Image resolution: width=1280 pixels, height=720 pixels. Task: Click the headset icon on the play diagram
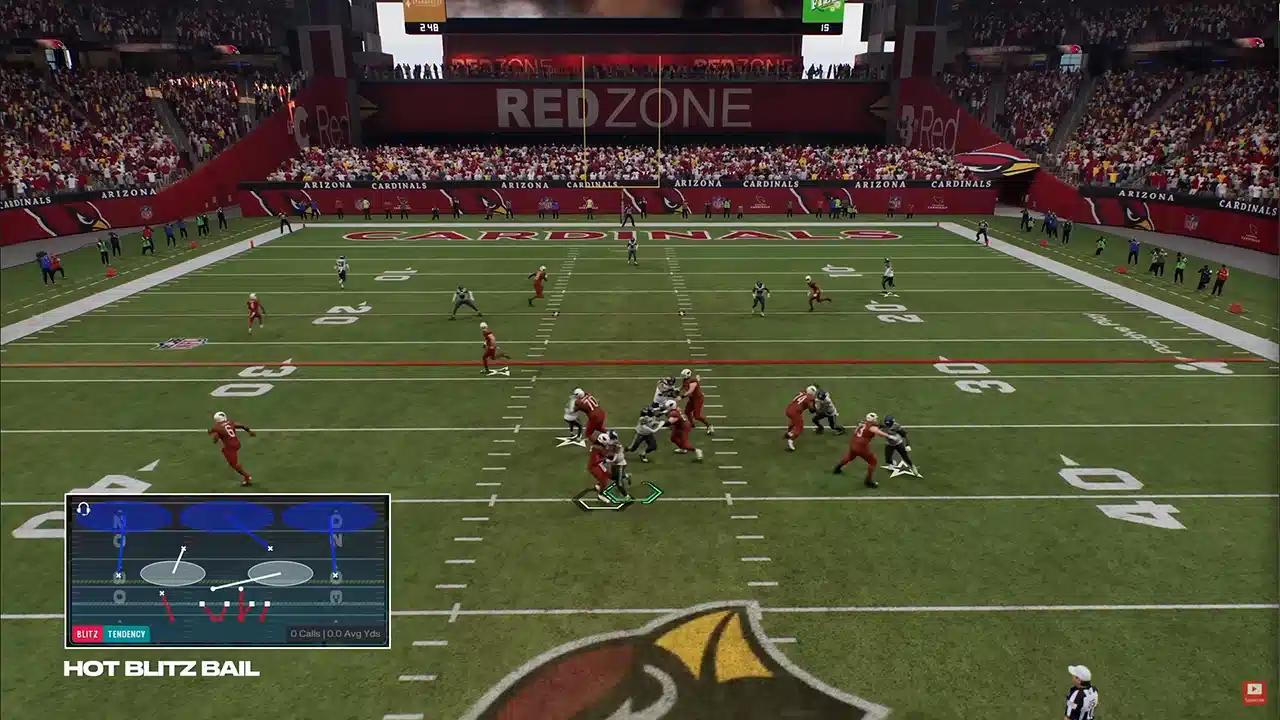point(83,509)
